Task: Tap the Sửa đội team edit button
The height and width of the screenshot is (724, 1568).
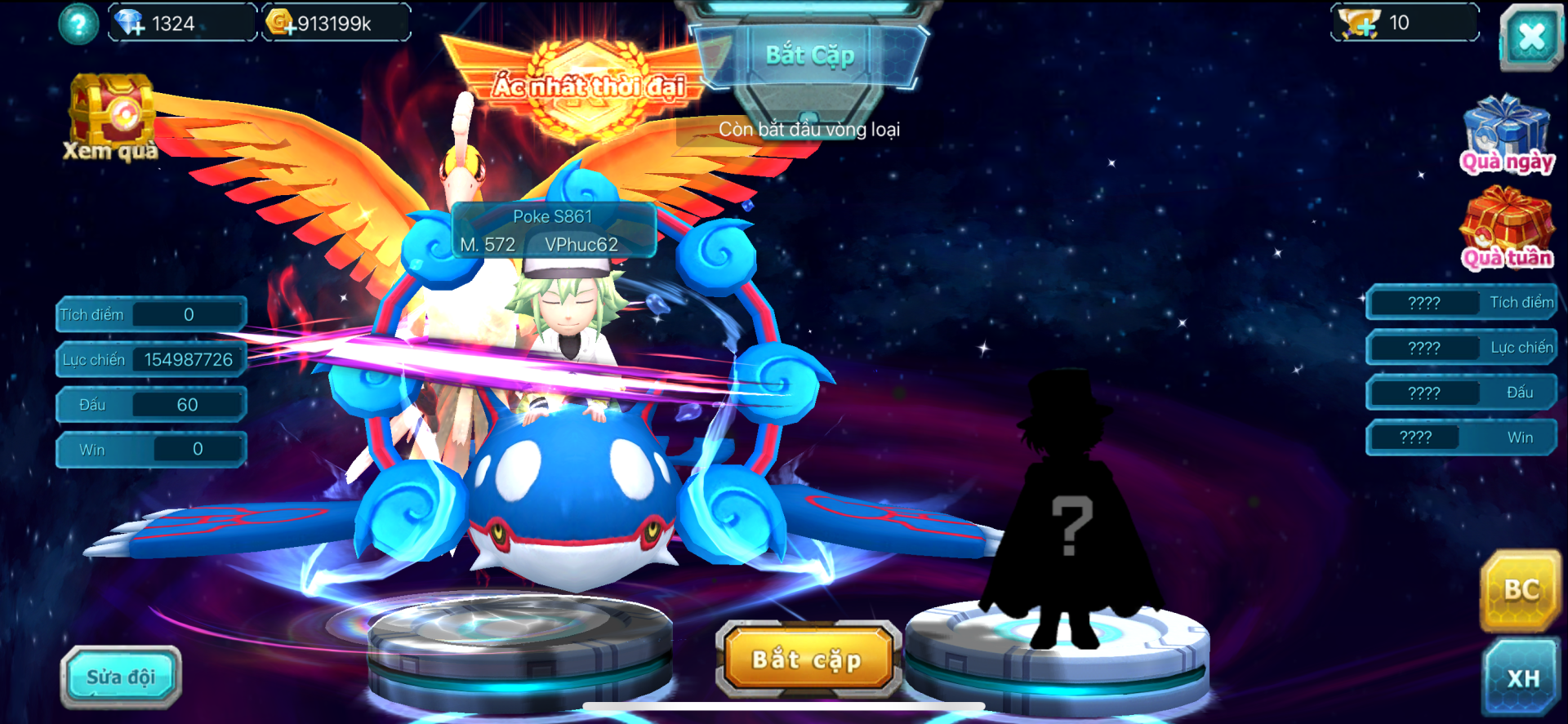Action: pos(121,677)
